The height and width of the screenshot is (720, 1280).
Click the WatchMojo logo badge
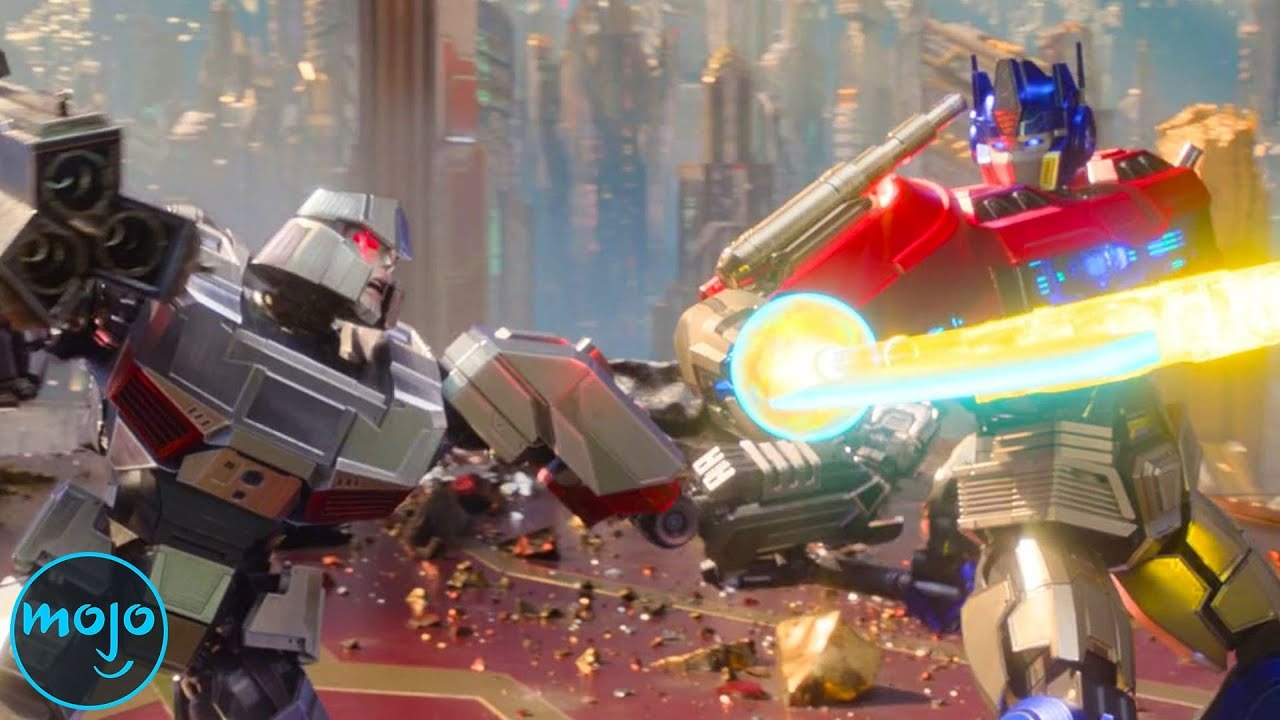pos(88,630)
